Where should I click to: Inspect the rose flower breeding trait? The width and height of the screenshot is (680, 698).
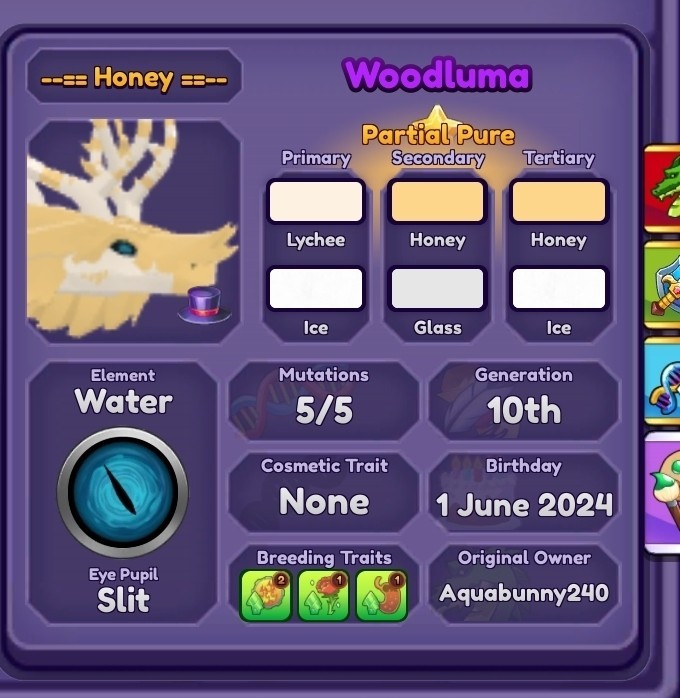324,596
